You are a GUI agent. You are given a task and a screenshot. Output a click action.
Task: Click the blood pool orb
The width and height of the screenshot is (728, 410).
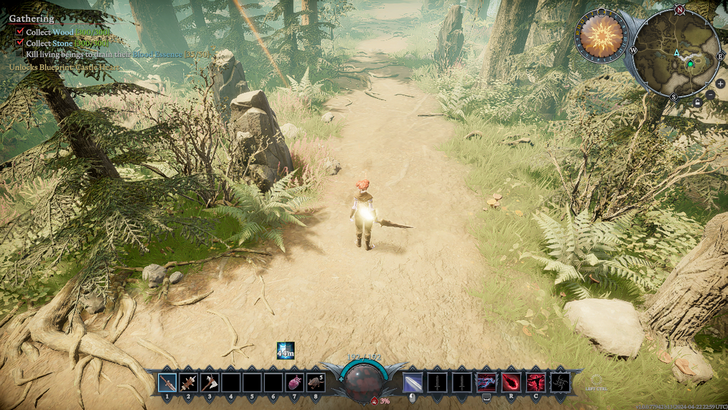pyautogui.click(x=363, y=381)
